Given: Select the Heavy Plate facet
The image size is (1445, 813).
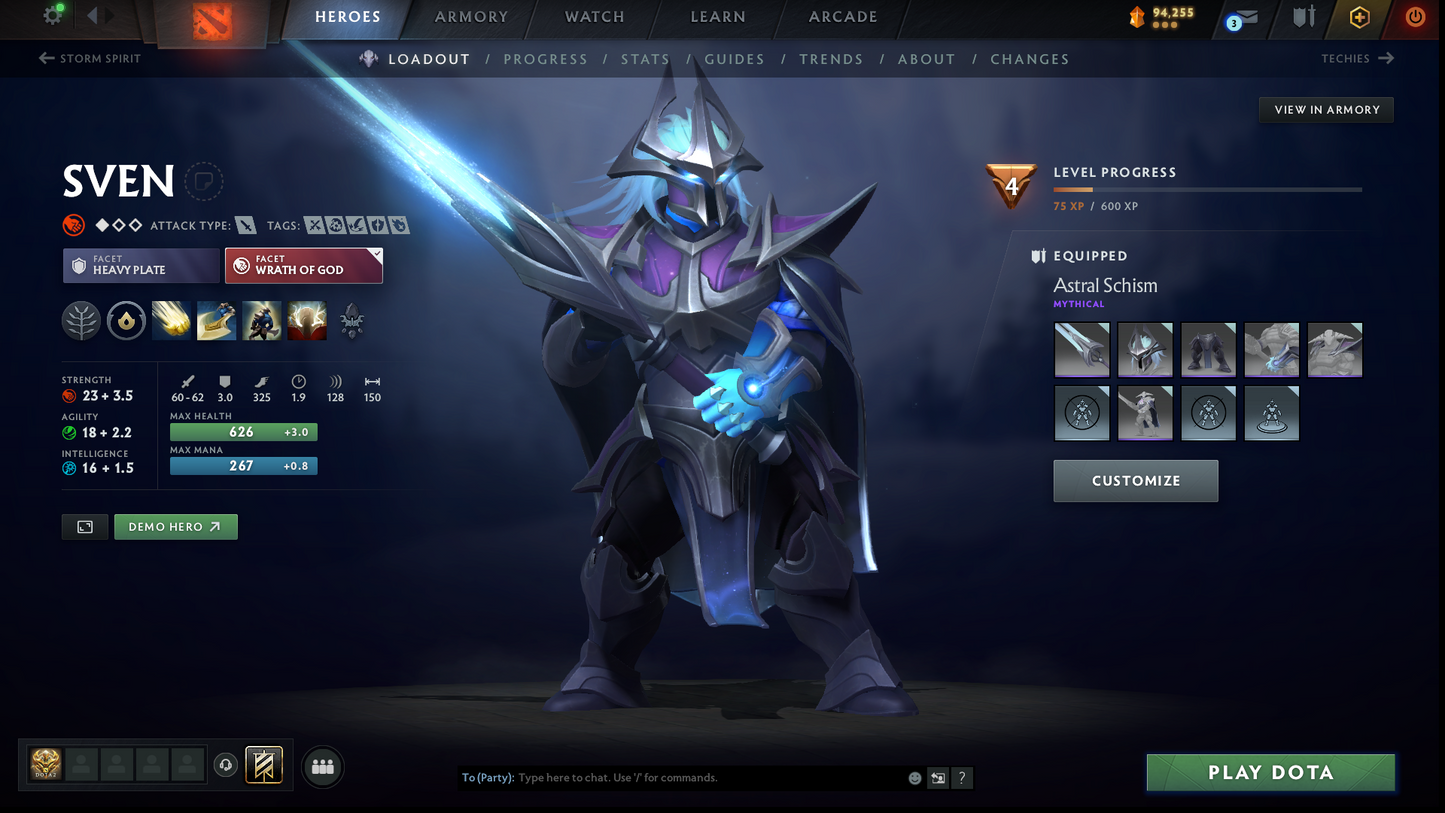Looking at the screenshot, I should [140, 265].
